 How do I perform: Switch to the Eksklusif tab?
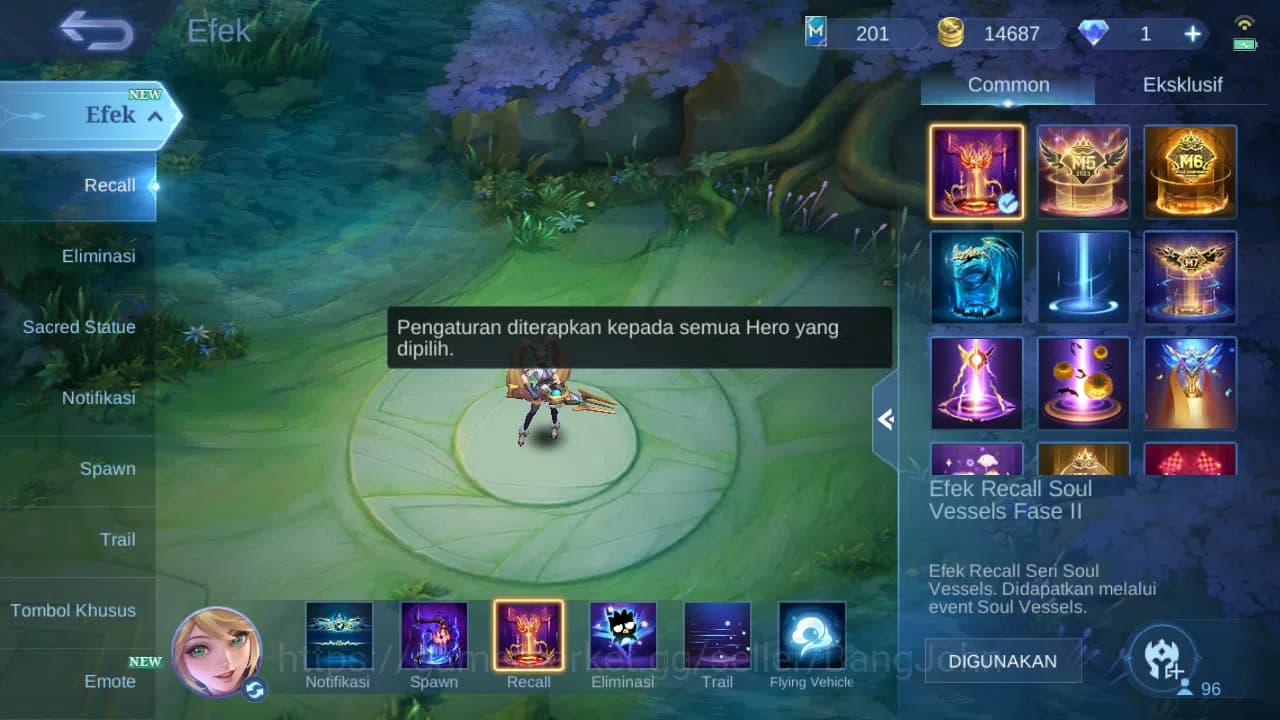click(1183, 85)
